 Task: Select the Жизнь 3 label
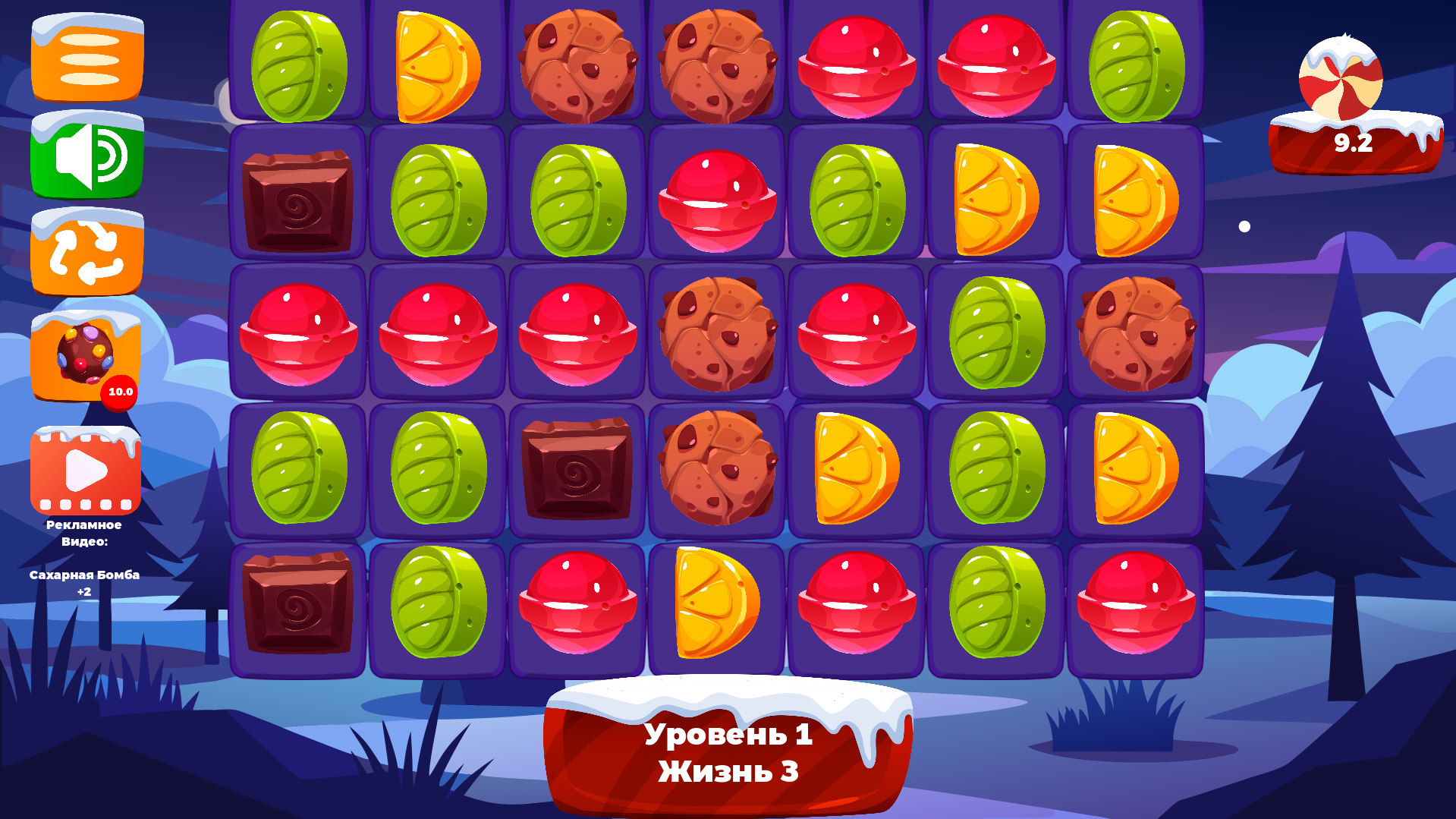729,771
